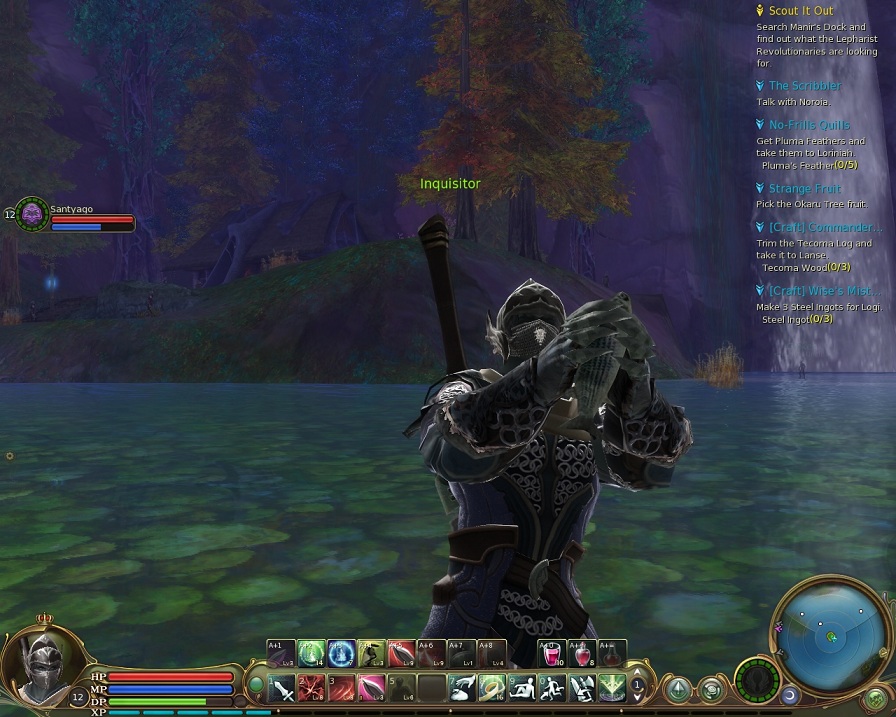Click the crescent moon button by minimap

pos(789,695)
